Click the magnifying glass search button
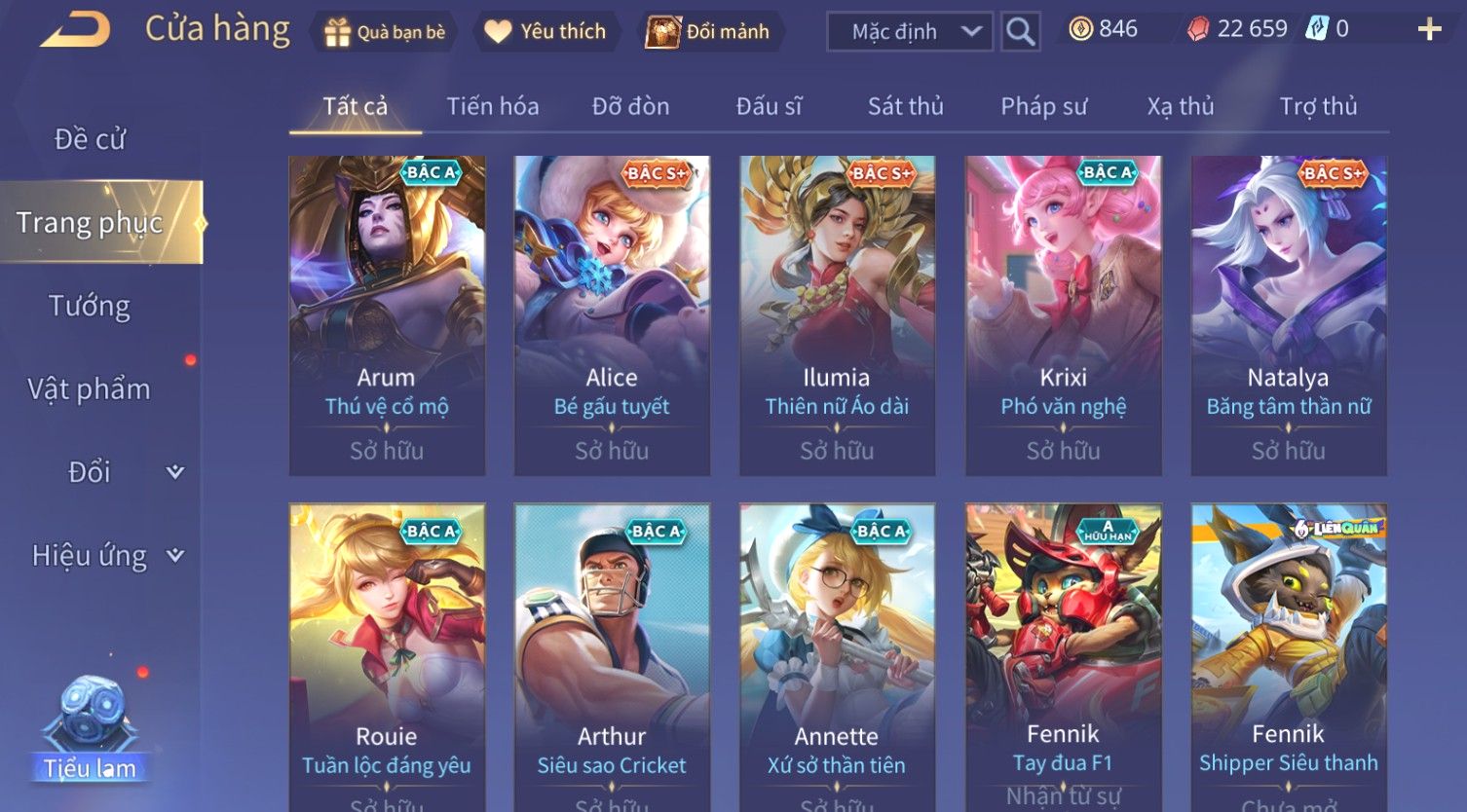This screenshot has width=1467, height=812. click(x=1020, y=32)
